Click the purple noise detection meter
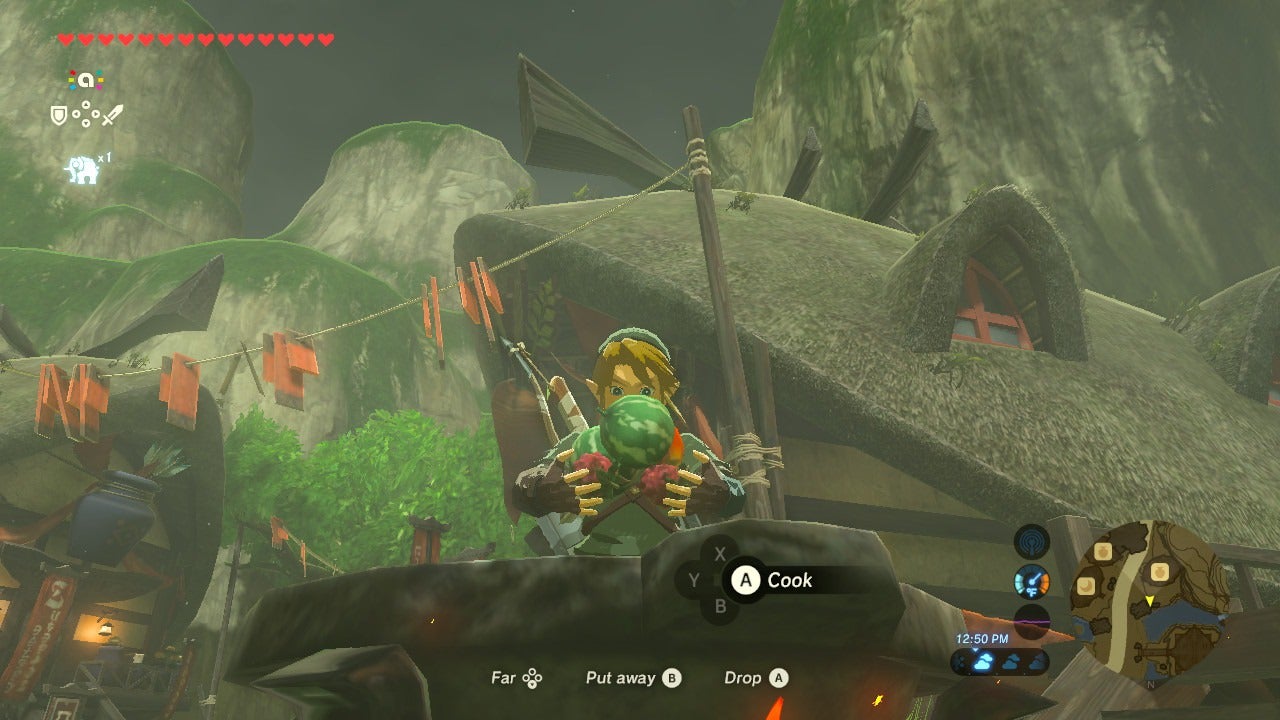This screenshot has width=1280, height=720. [1032, 621]
